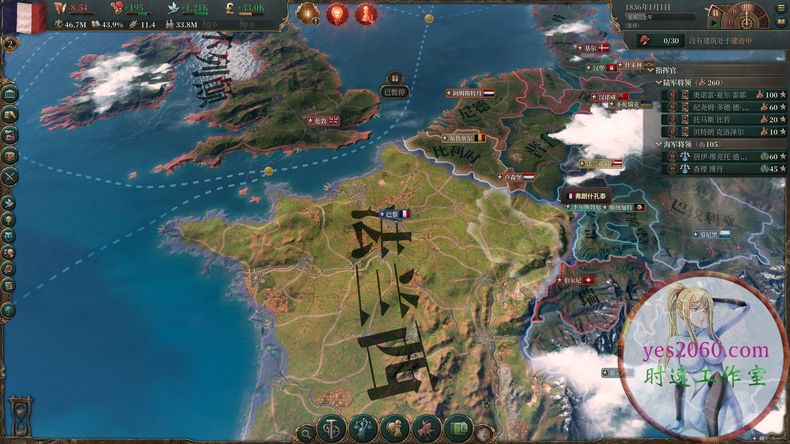Open the glowing lightbulb icon at the top
This screenshot has height=444, width=790.
coord(336,14)
